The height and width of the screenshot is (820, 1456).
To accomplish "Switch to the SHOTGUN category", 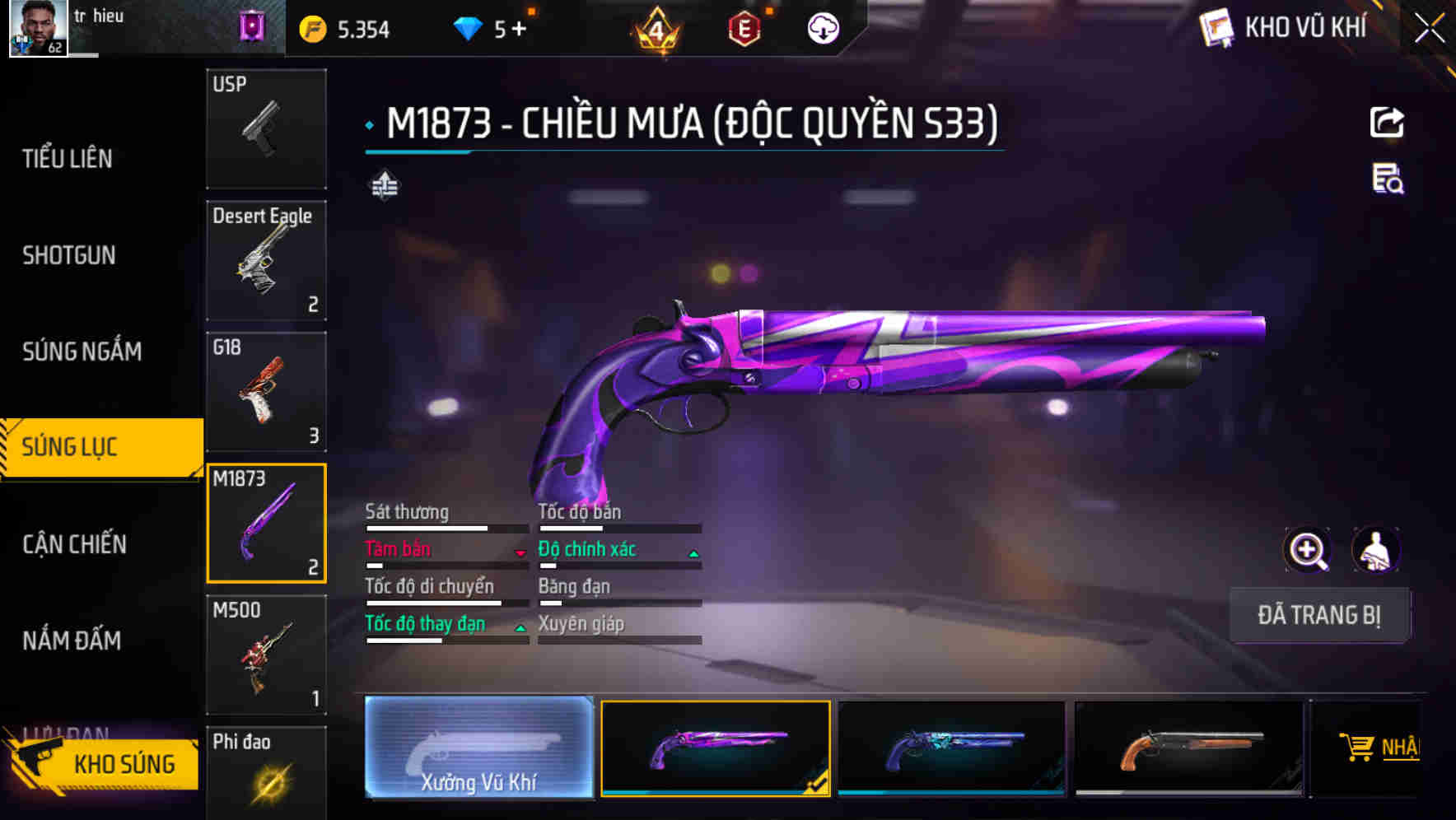I will click(x=69, y=256).
